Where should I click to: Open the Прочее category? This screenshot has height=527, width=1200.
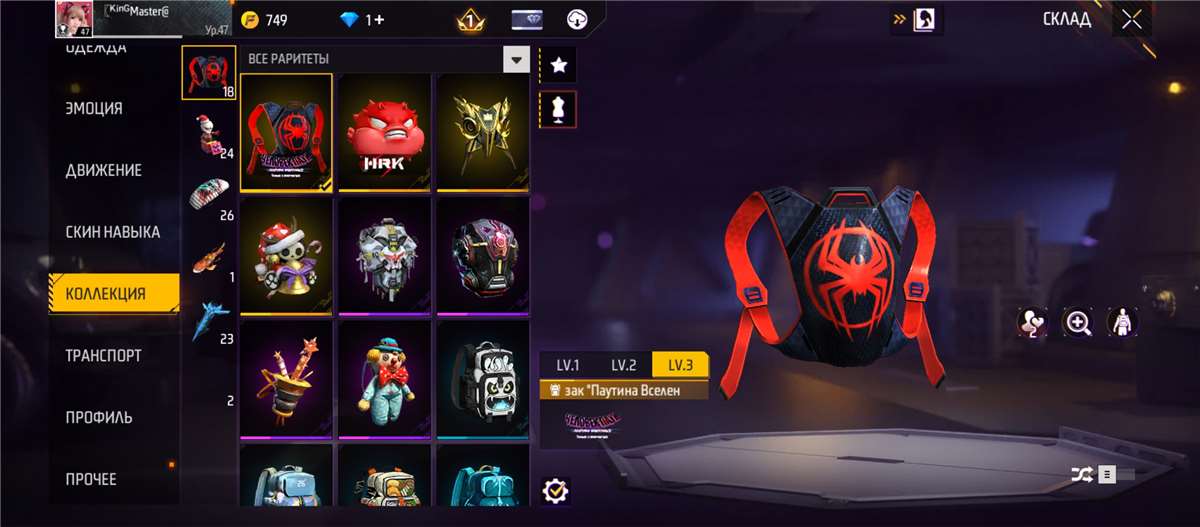pos(91,479)
